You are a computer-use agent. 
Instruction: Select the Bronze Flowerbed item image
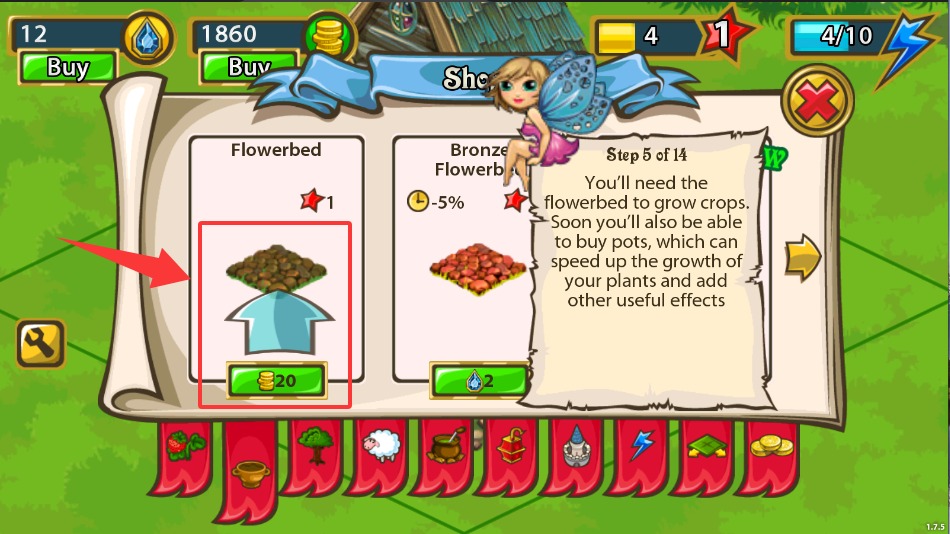click(x=476, y=270)
